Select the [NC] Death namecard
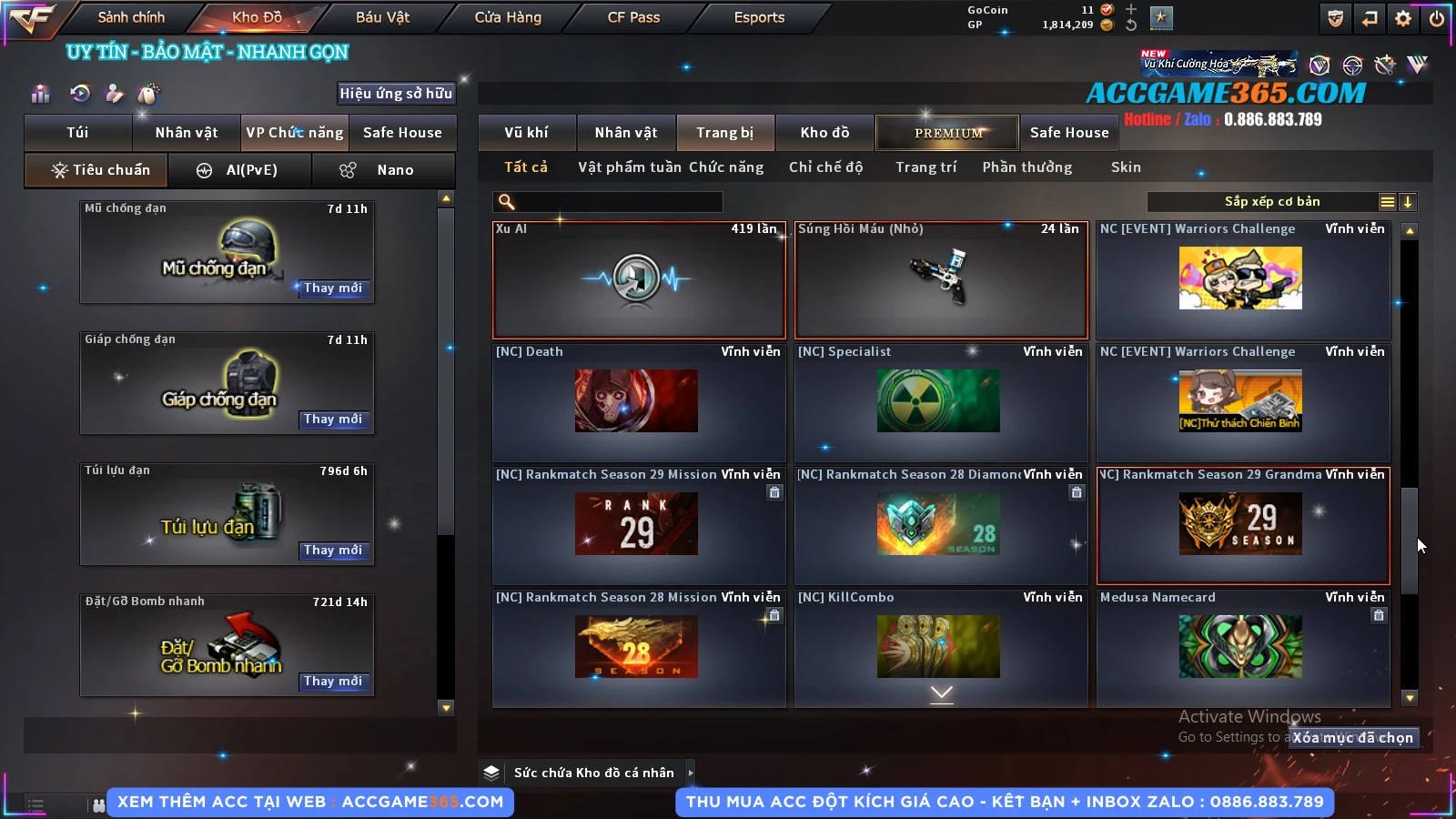The height and width of the screenshot is (819, 1456). click(638, 402)
